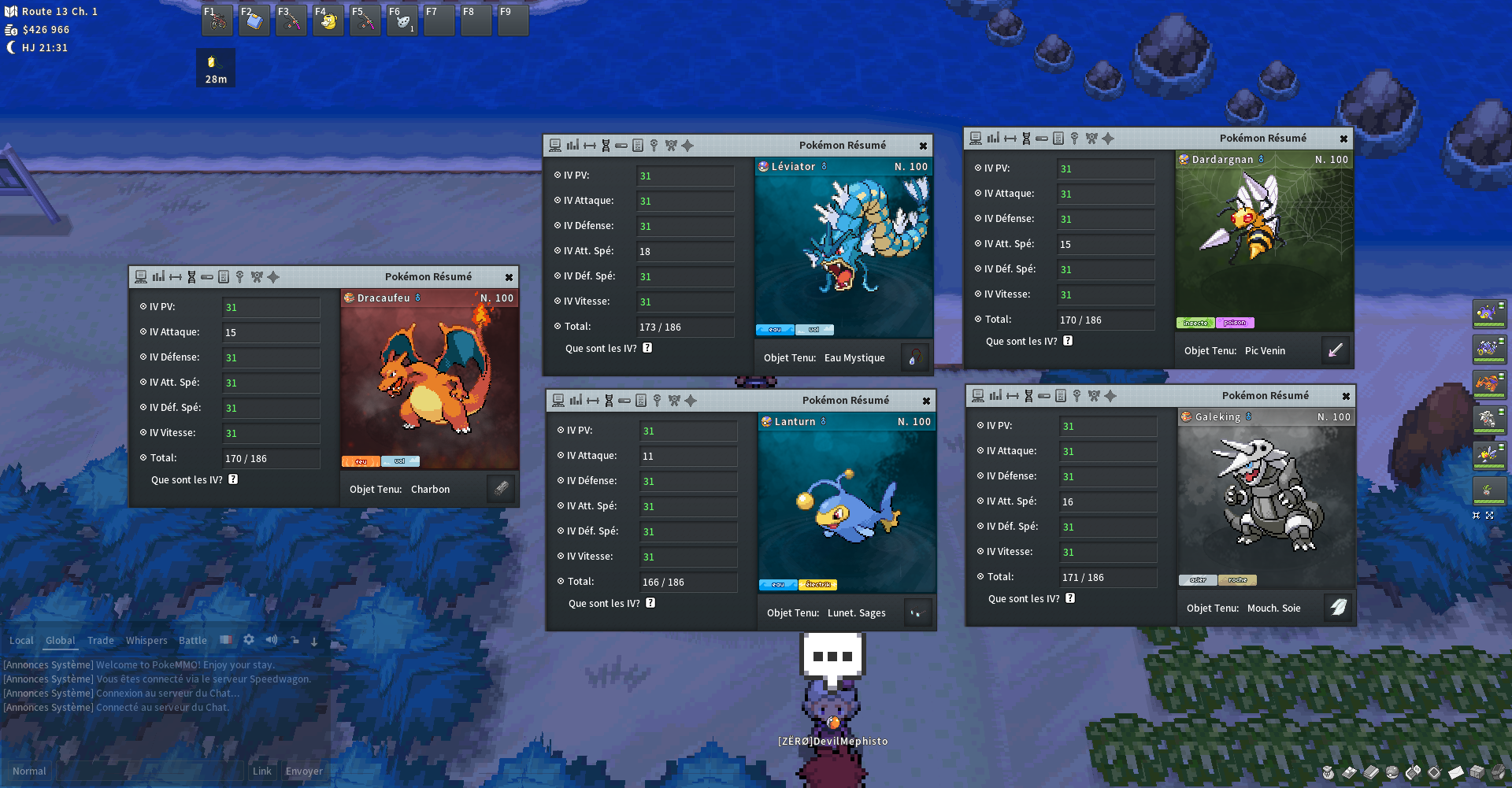Click Dardargnan's held item Pic Venin icon
Image resolution: width=1512 pixels, height=788 pixels.
1336,350
